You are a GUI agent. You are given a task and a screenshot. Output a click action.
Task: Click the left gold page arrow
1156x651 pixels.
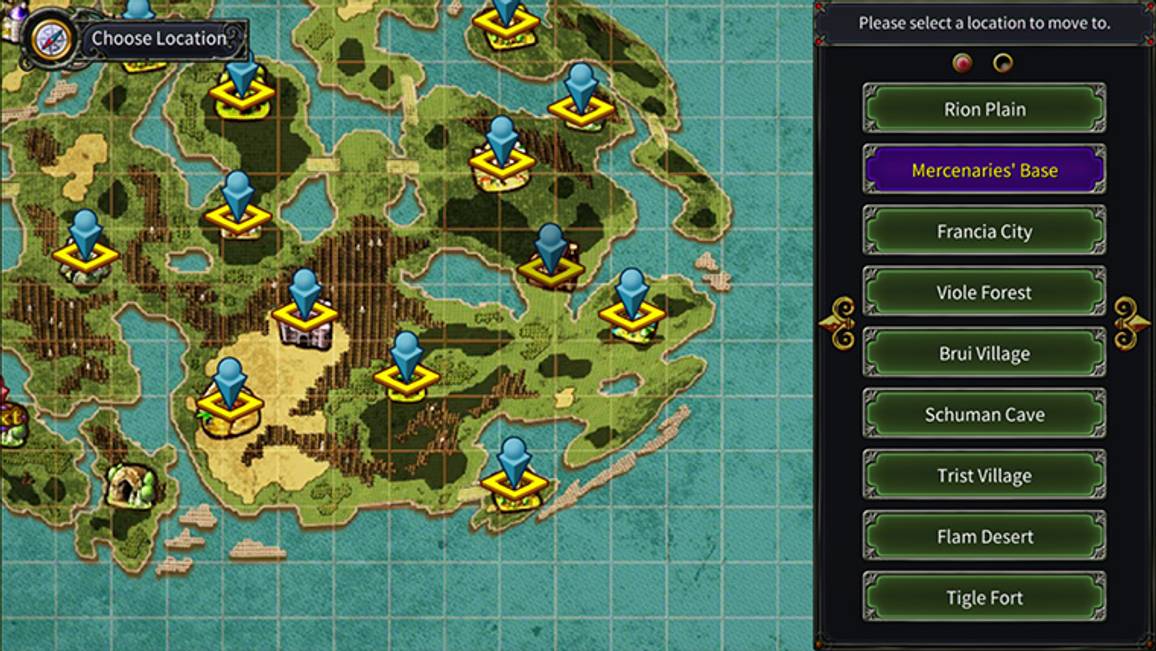click(x=838, y=323)
